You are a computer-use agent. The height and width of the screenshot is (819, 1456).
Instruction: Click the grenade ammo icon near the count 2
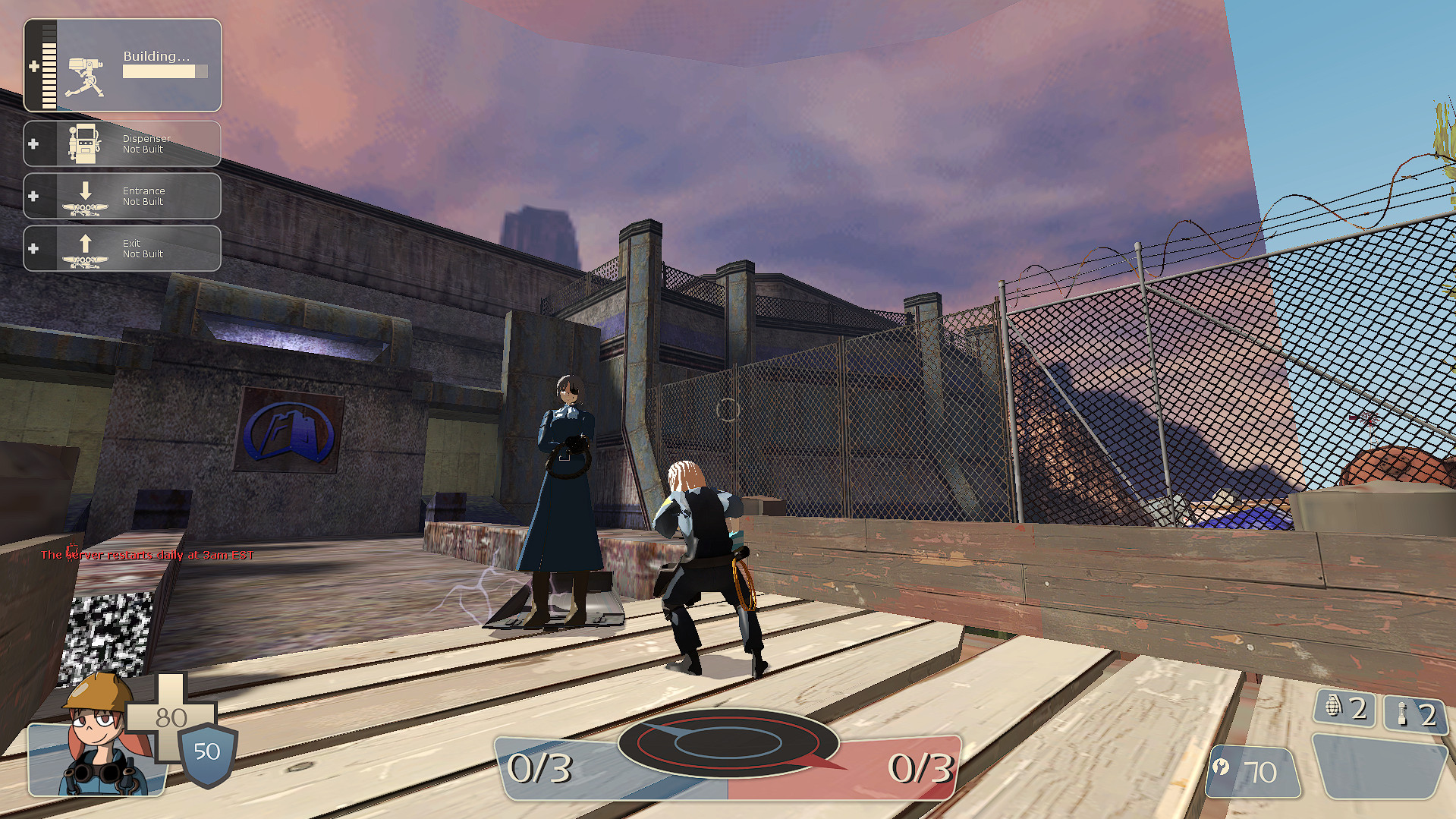pyautogui.click(x=1335, y=710)
